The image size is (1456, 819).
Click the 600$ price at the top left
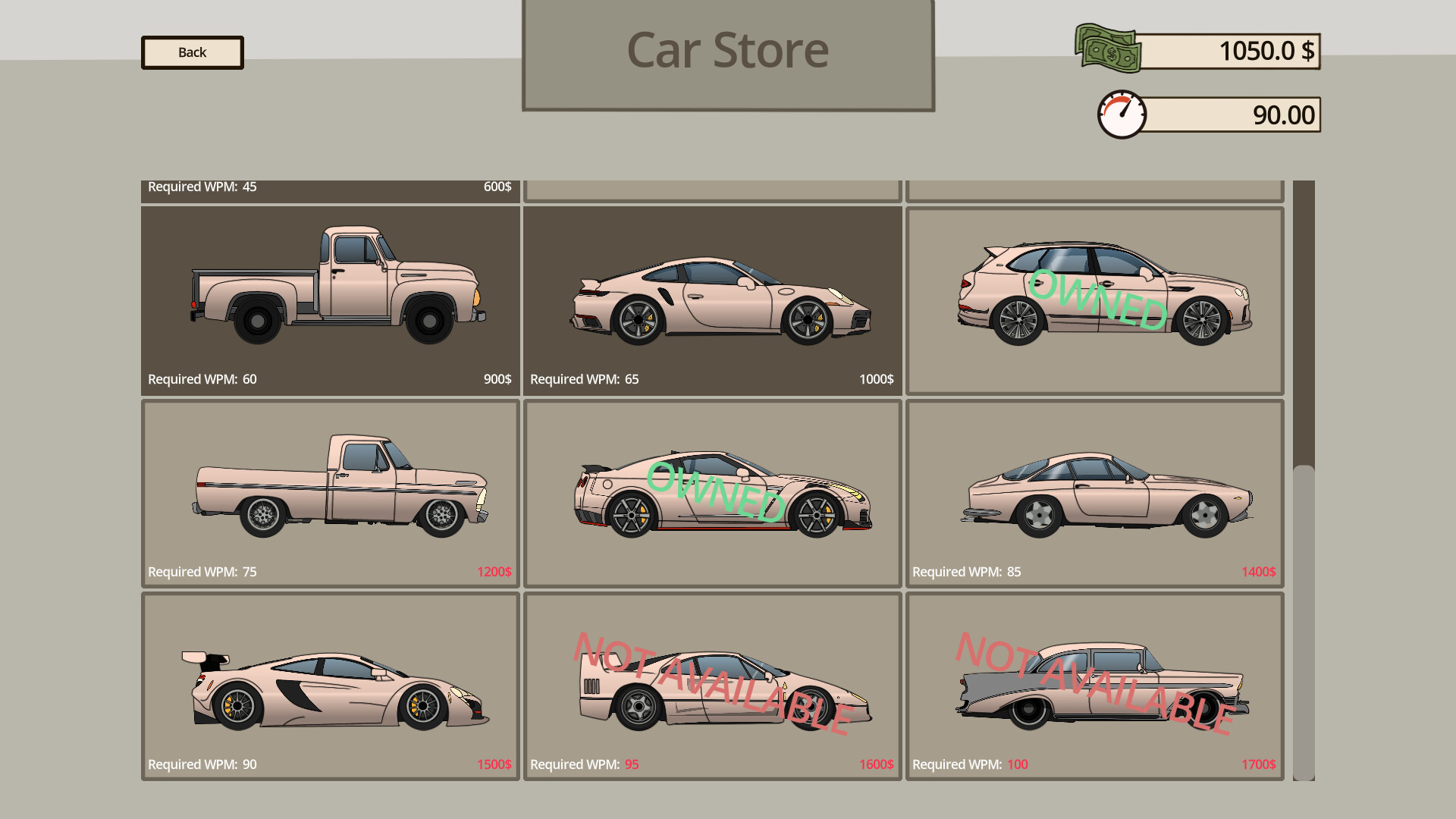point(497,187)
